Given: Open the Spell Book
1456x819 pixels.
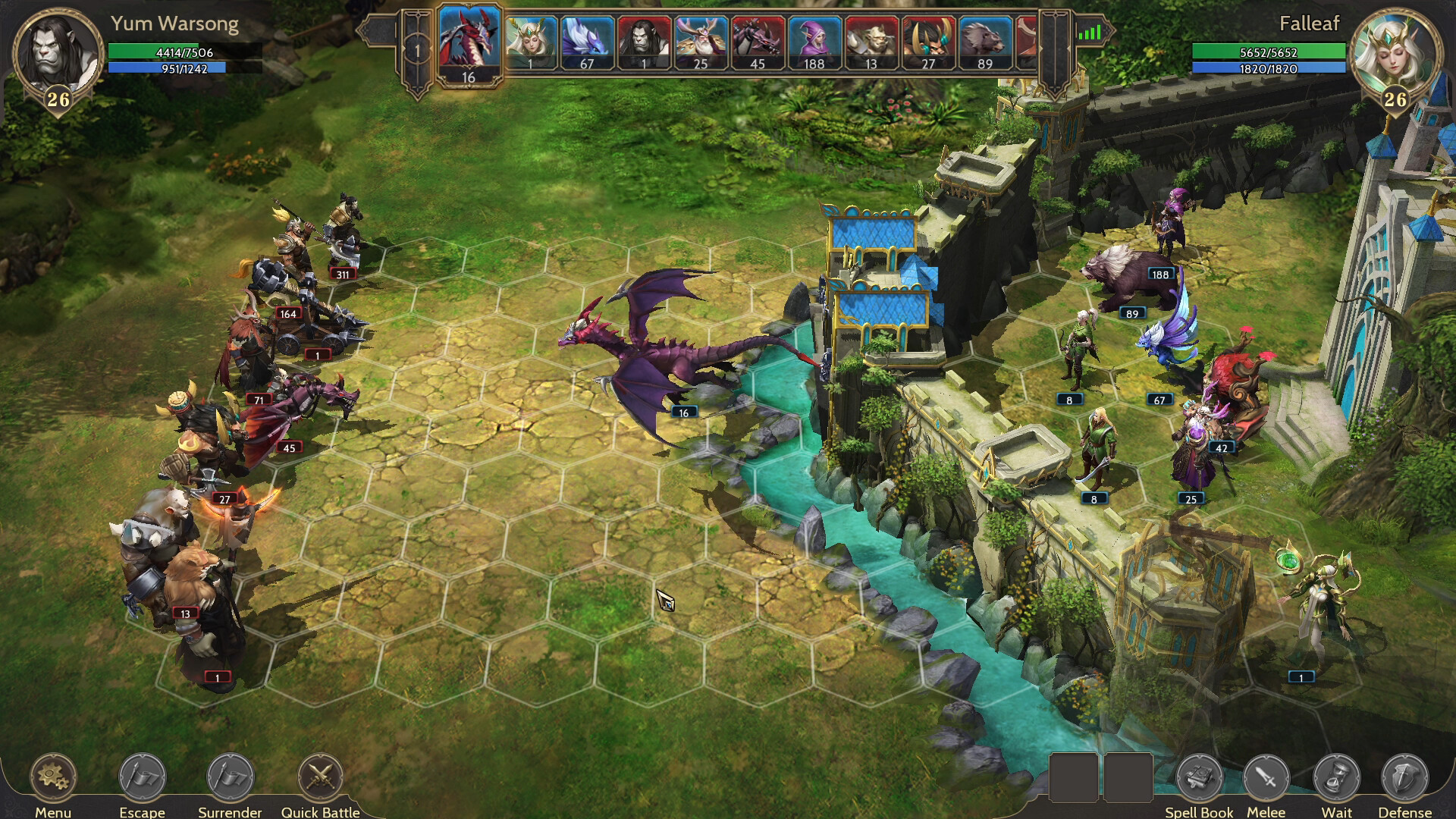Looking at the screenshot, I should (1199, 777).
